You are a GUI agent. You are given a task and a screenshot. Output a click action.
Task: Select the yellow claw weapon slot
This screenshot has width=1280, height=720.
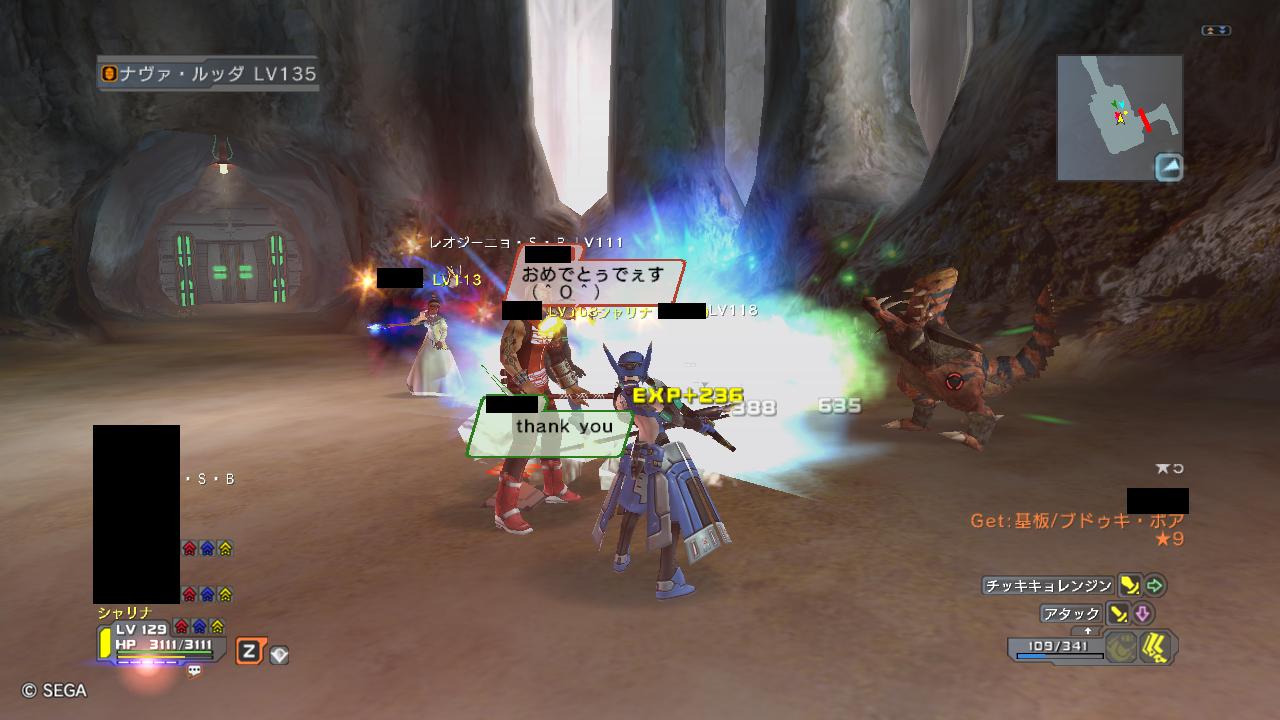pyautogui.click(x=1157, y=647)
